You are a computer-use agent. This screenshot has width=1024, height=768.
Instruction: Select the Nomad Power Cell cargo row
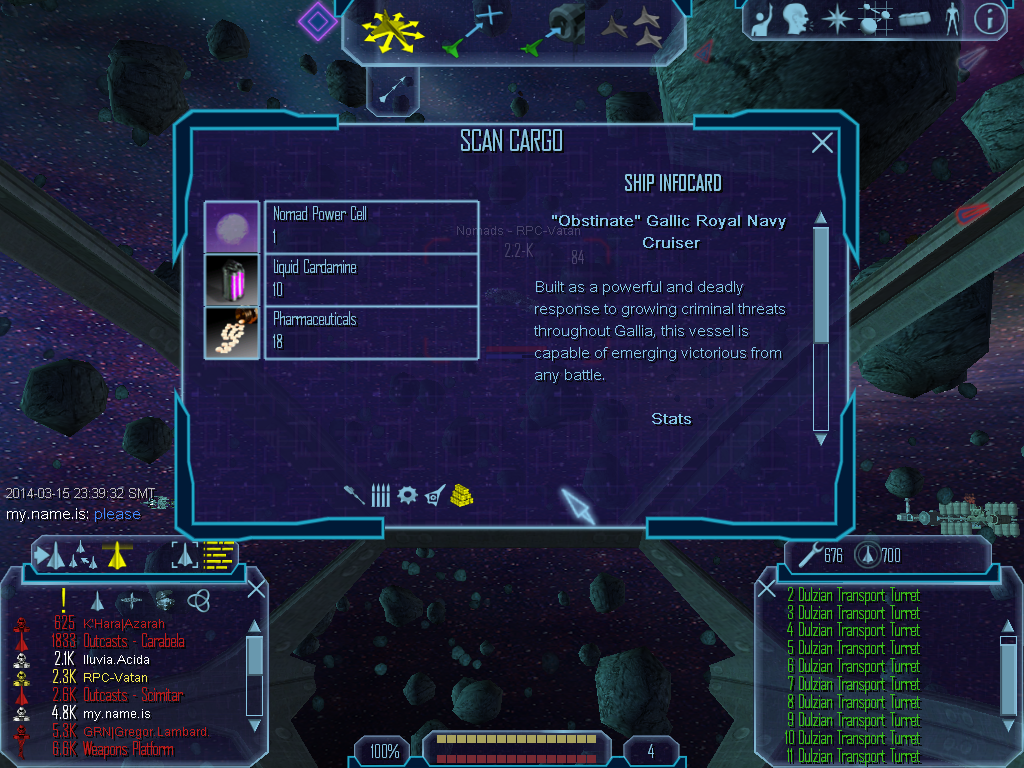pos(370,226)
